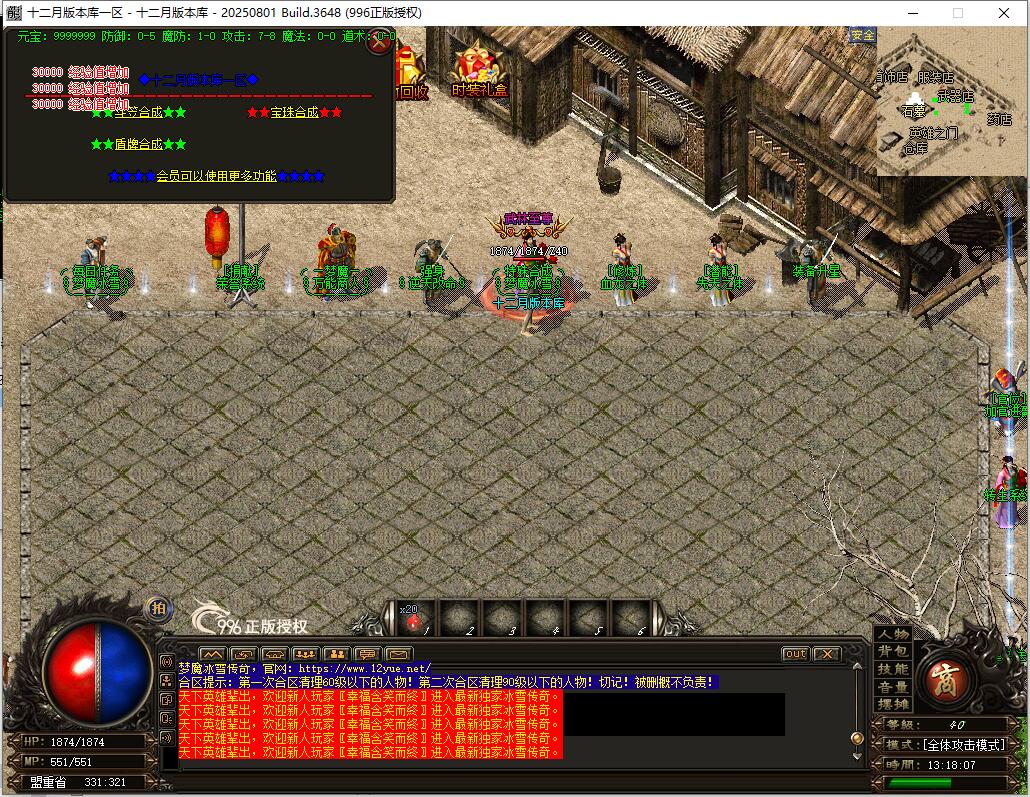Close the chat window with the X button

[x=826, y=654]
